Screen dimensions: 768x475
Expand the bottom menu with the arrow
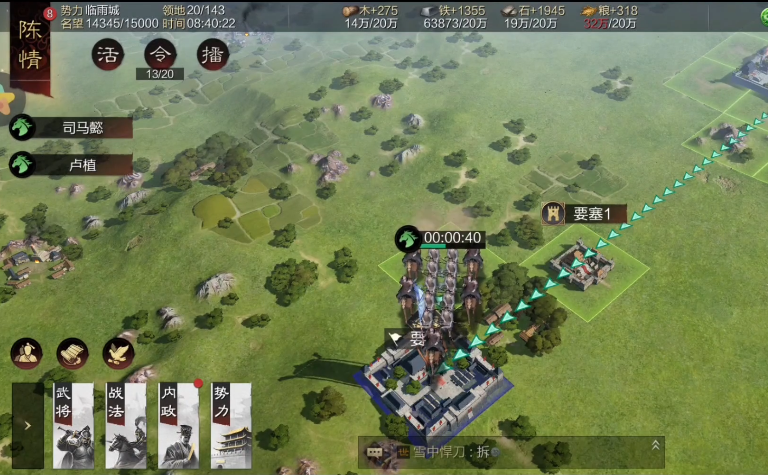27,425
